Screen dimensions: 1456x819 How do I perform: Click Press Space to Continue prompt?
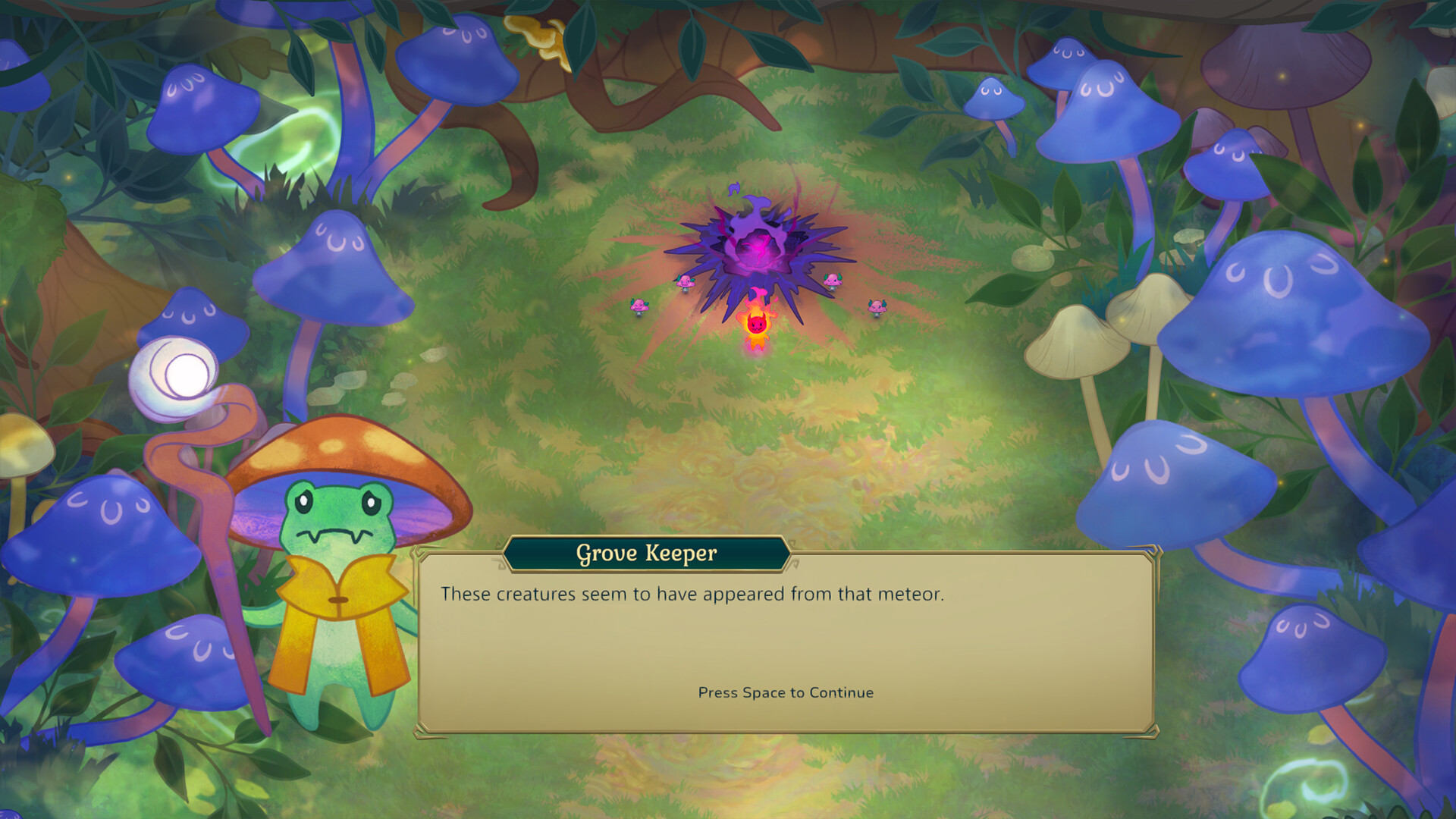[x=785, y=692]
